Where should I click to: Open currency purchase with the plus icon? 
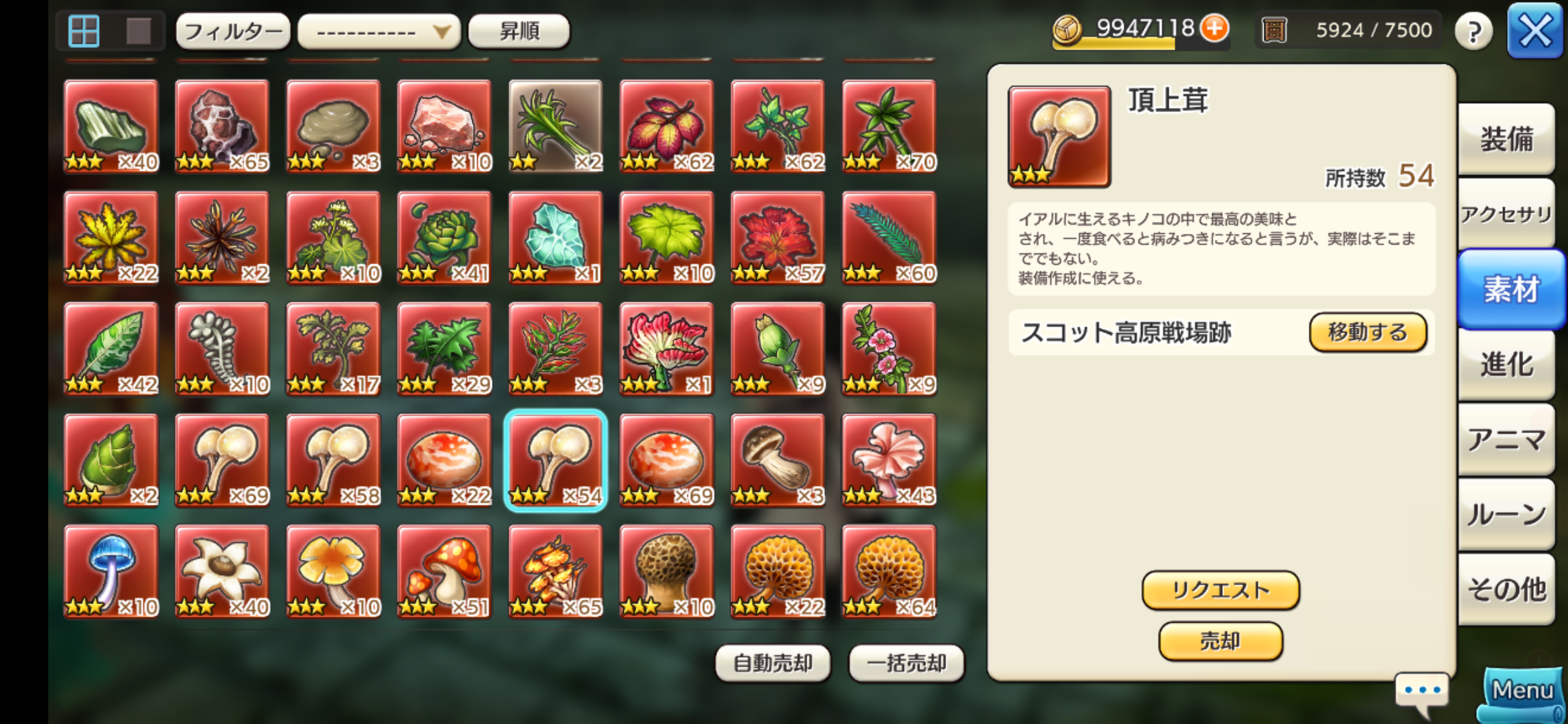point(1216,29)
